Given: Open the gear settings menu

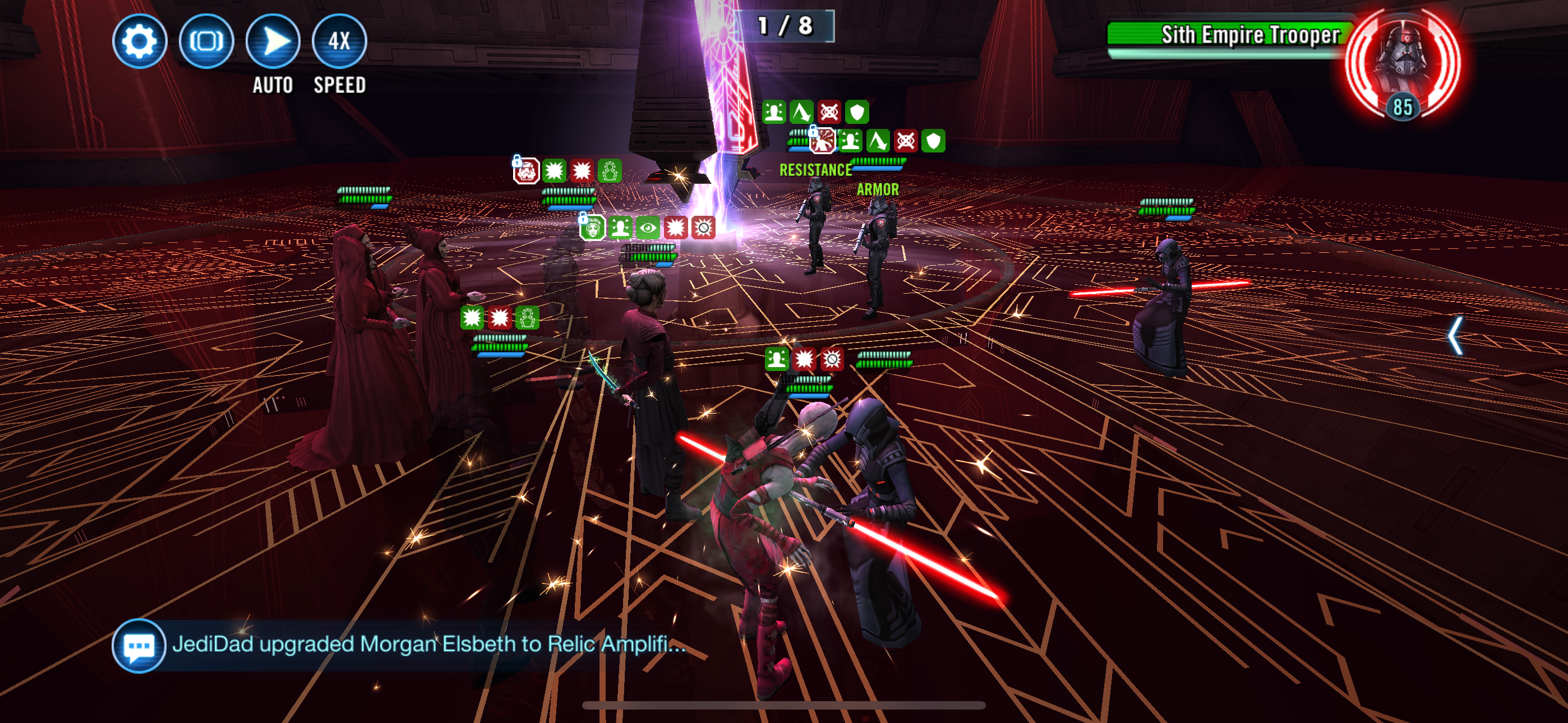Looking at the screenshot, I should [x=140, y=41].
